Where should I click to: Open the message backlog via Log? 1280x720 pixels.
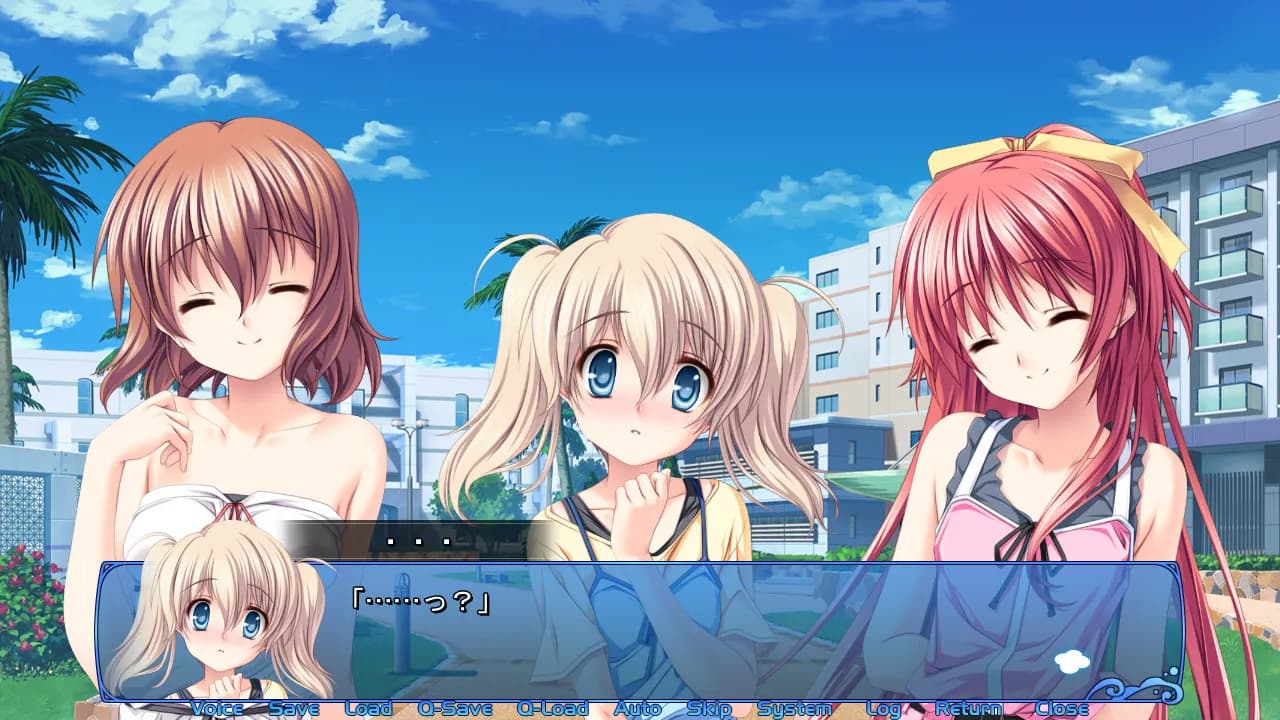pyautogui.click(x=883, y=708)
